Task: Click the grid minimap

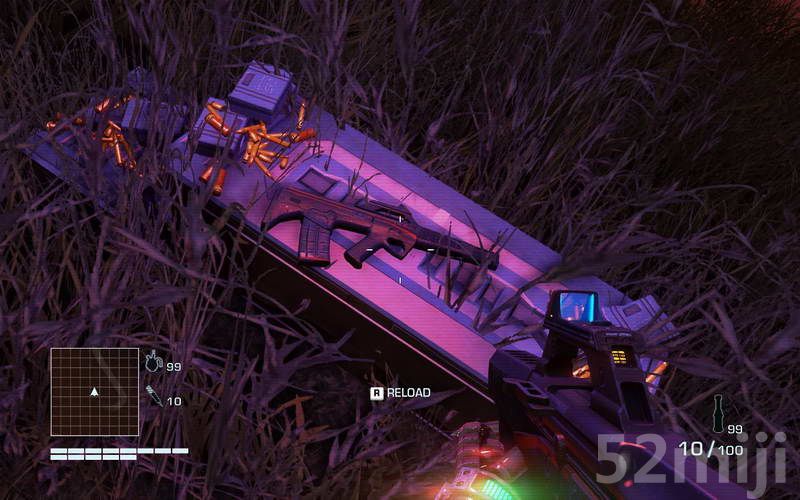Action: 95,391
